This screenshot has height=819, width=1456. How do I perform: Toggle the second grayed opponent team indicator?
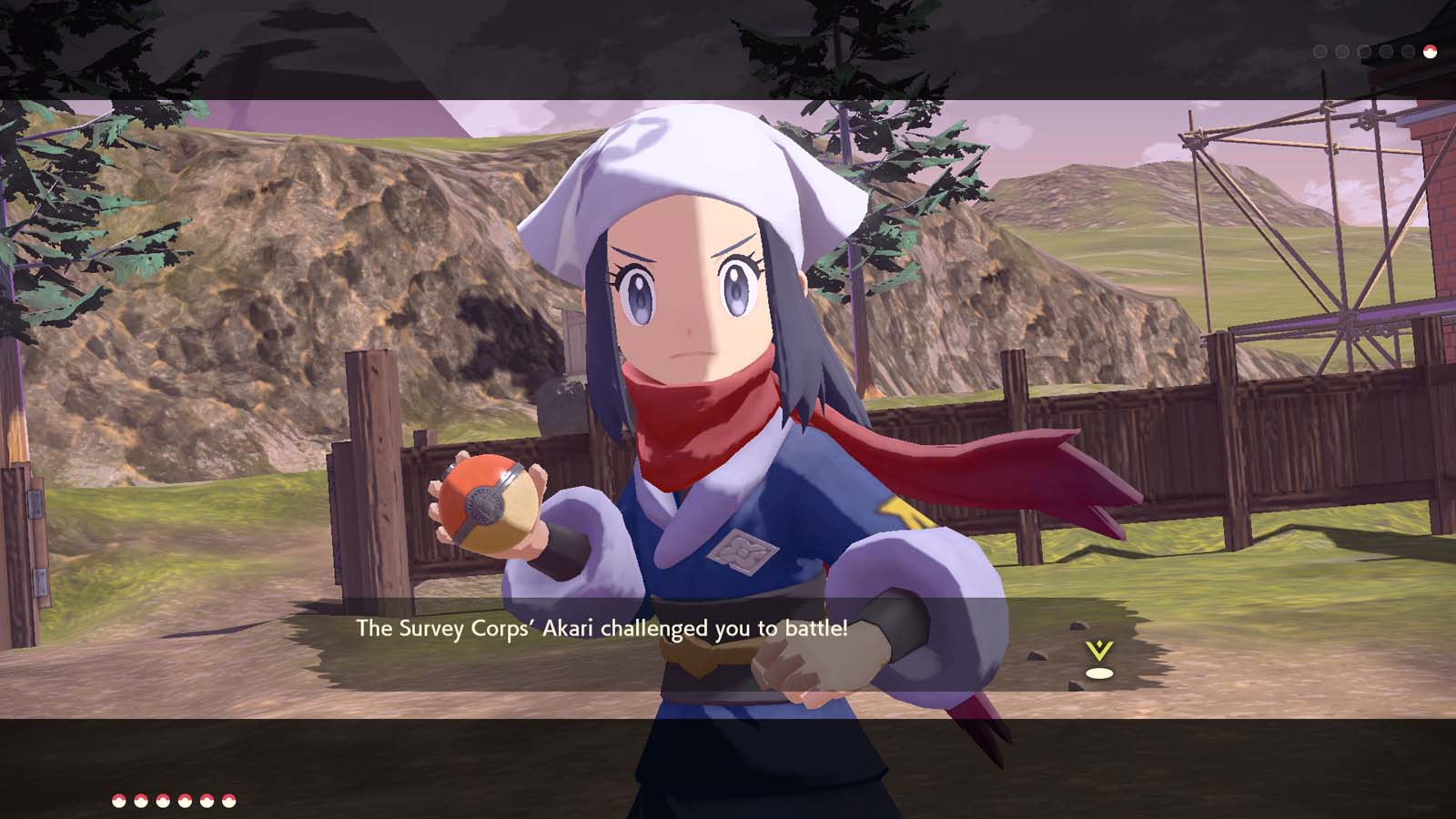[x=1341, y=52]
